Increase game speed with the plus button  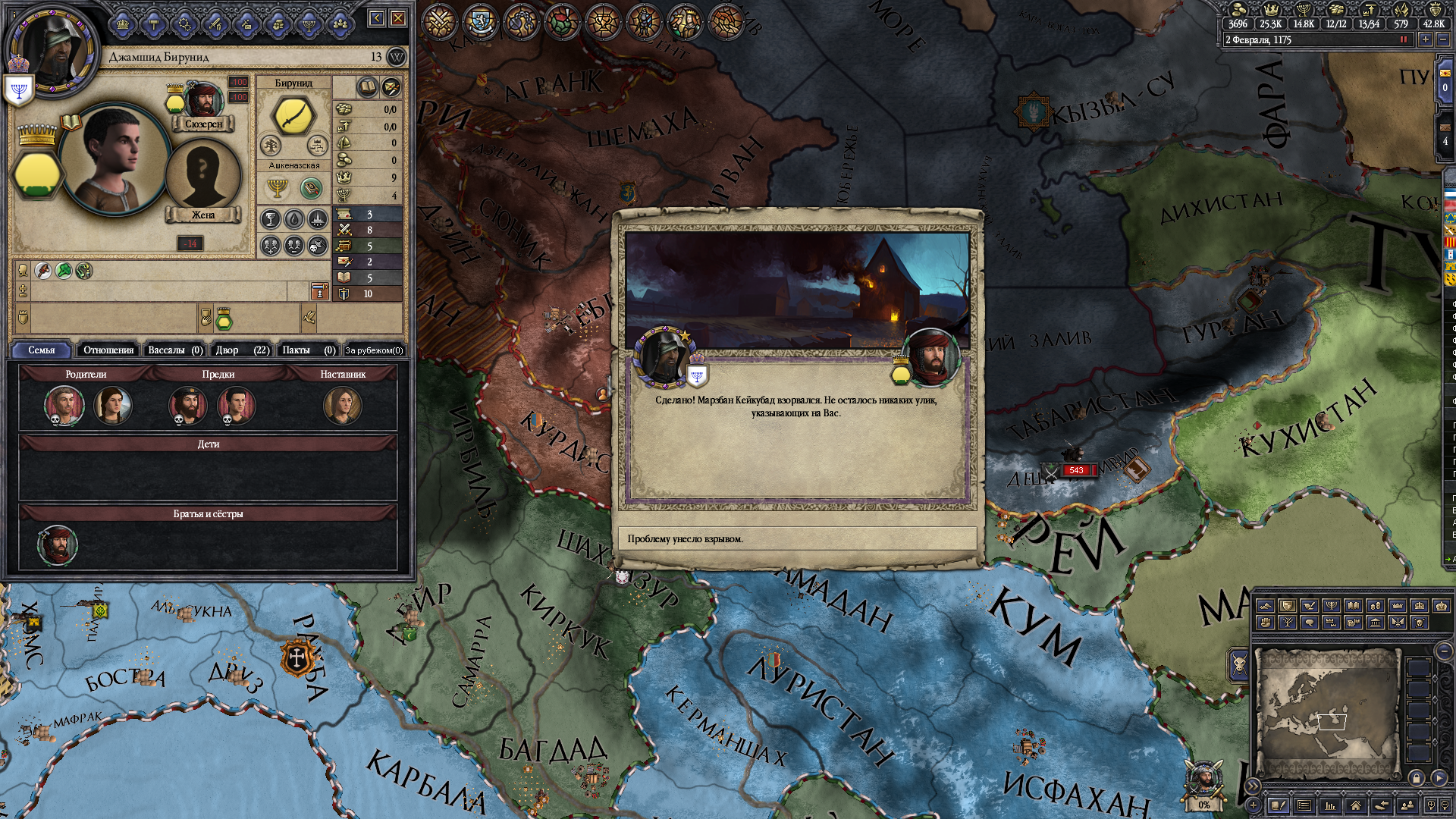click(x=1426, y=39)
